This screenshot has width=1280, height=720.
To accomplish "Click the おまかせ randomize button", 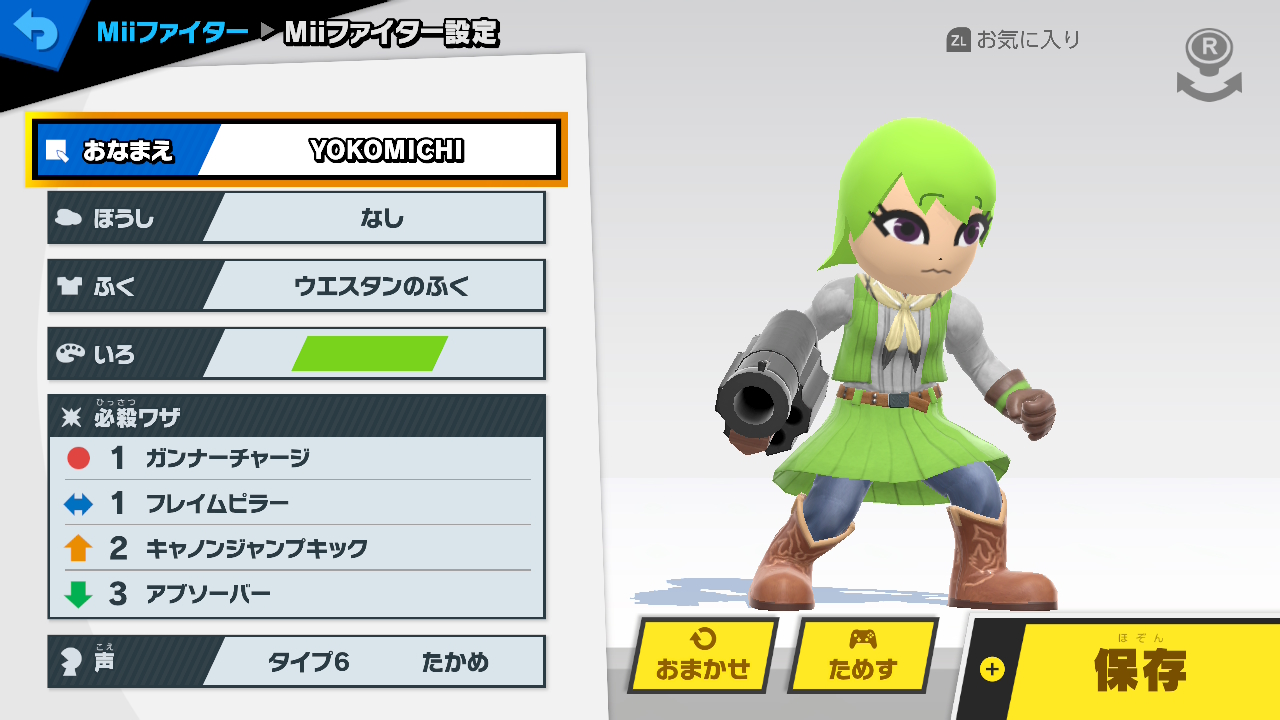I will tap(703, 656).
